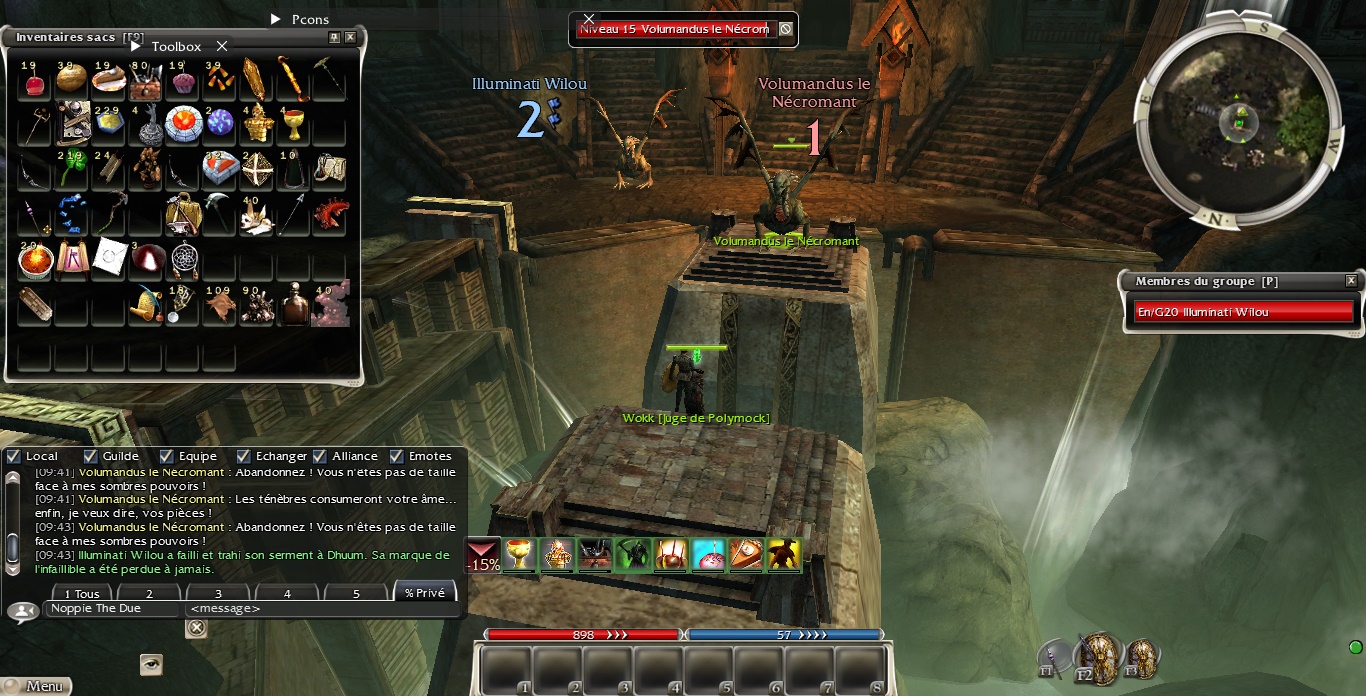Click the chat message input field
The height and width of the screenshot is (696, 1366).
click(x=320, y=609)
